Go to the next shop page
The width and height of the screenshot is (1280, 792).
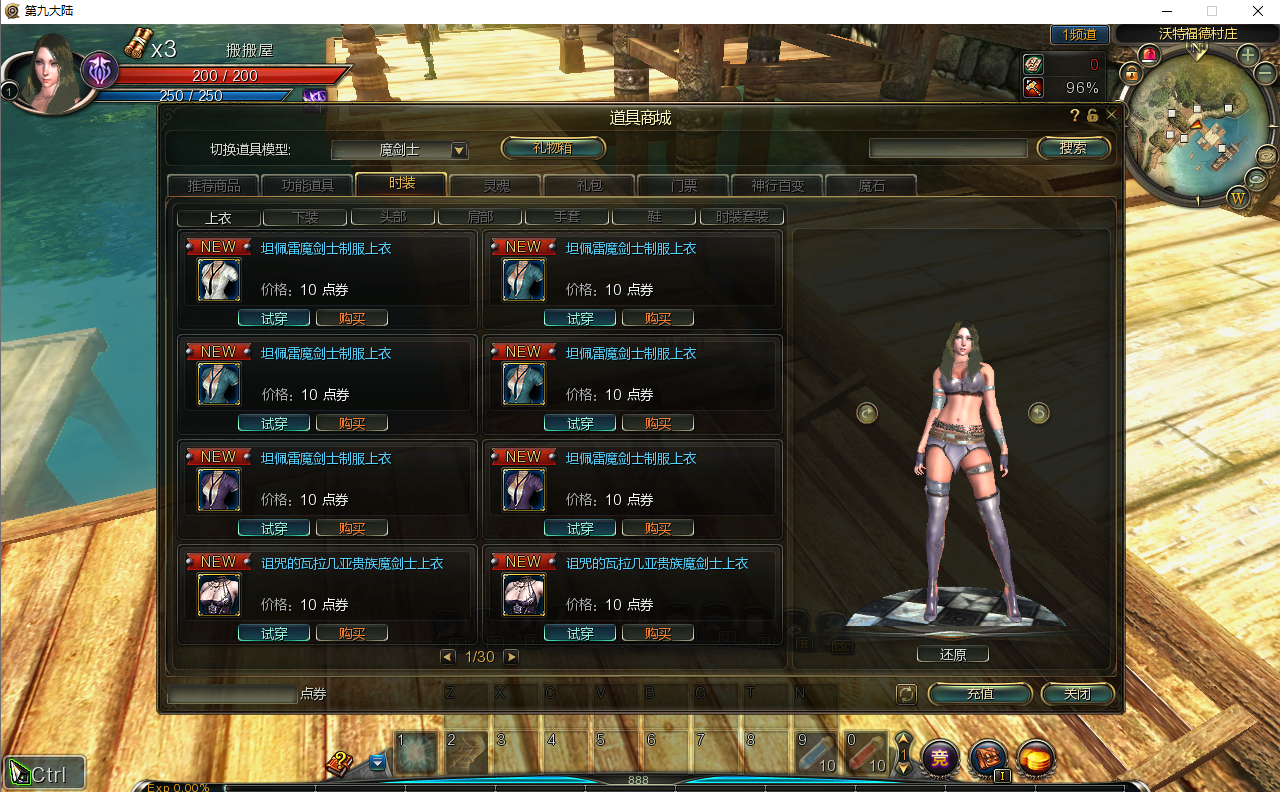point(511,657)
